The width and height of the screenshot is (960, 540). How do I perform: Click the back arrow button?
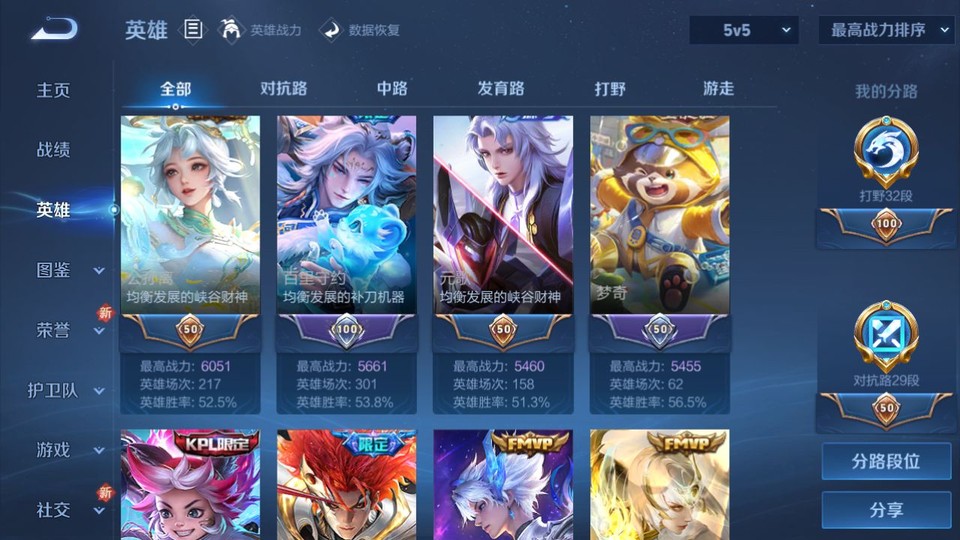click(x=53, y=29)
